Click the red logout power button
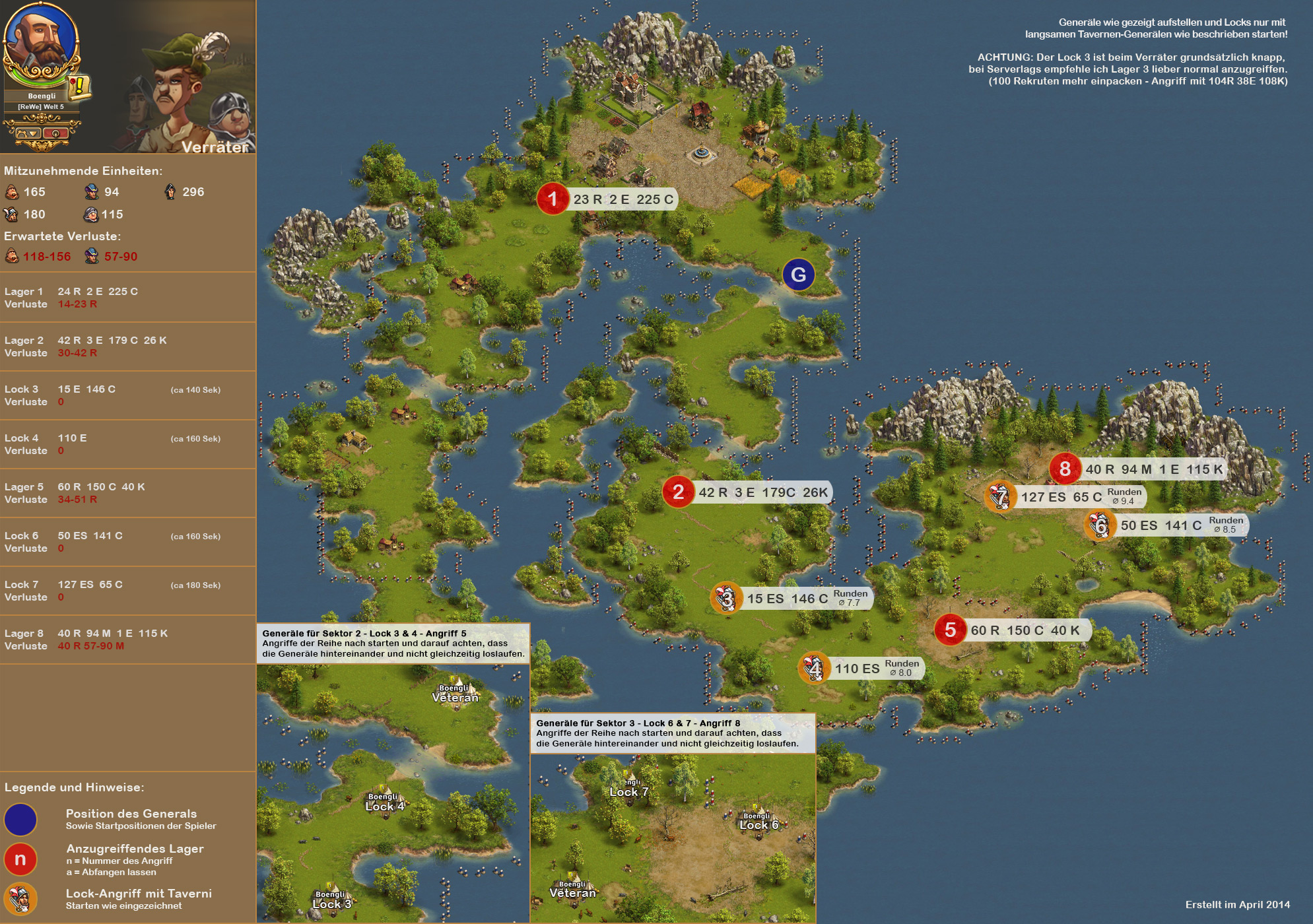The image size is (1313, 924). coord(56,133)
